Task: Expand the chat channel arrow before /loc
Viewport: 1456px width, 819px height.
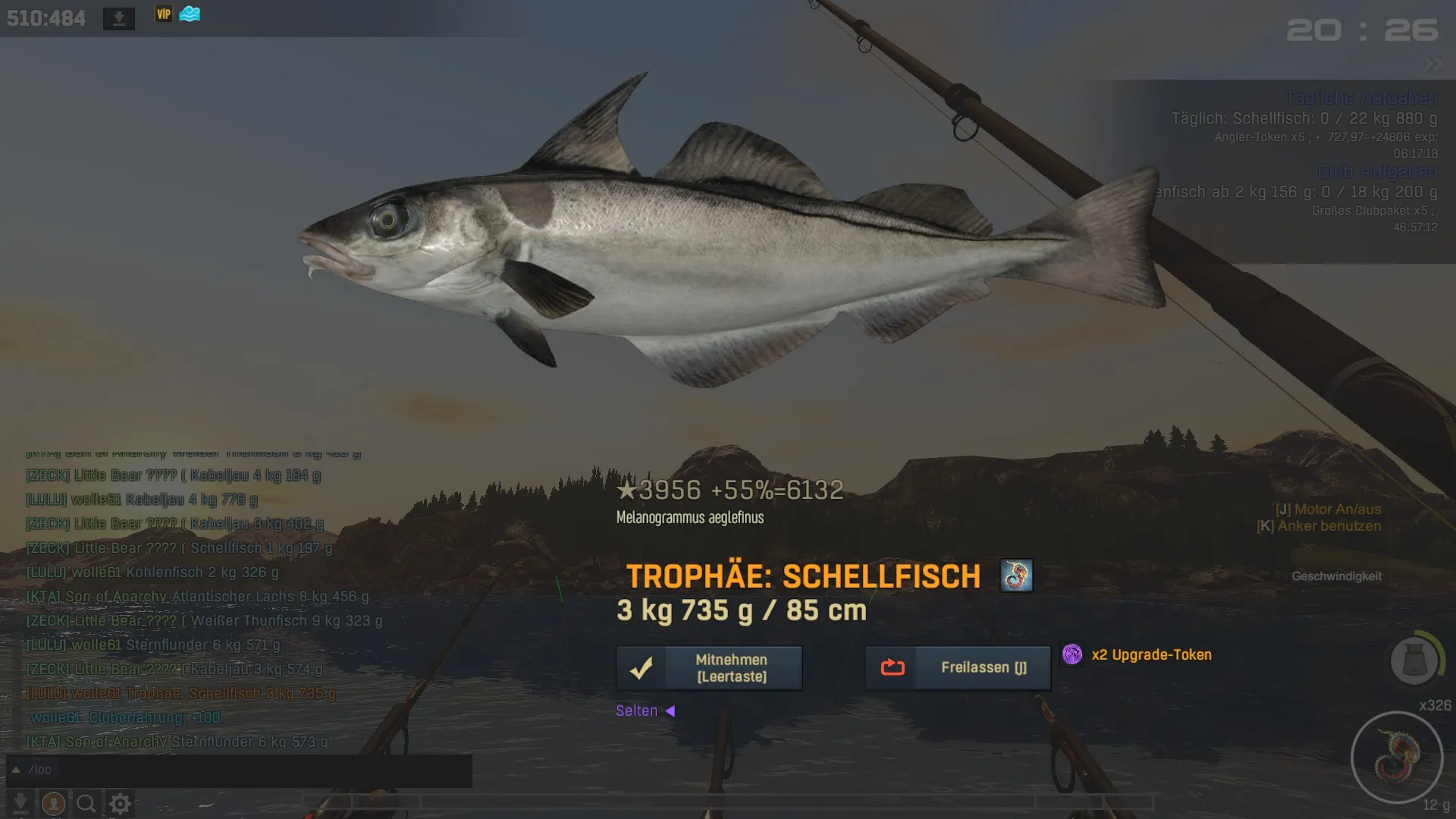Action: point(15,770)
